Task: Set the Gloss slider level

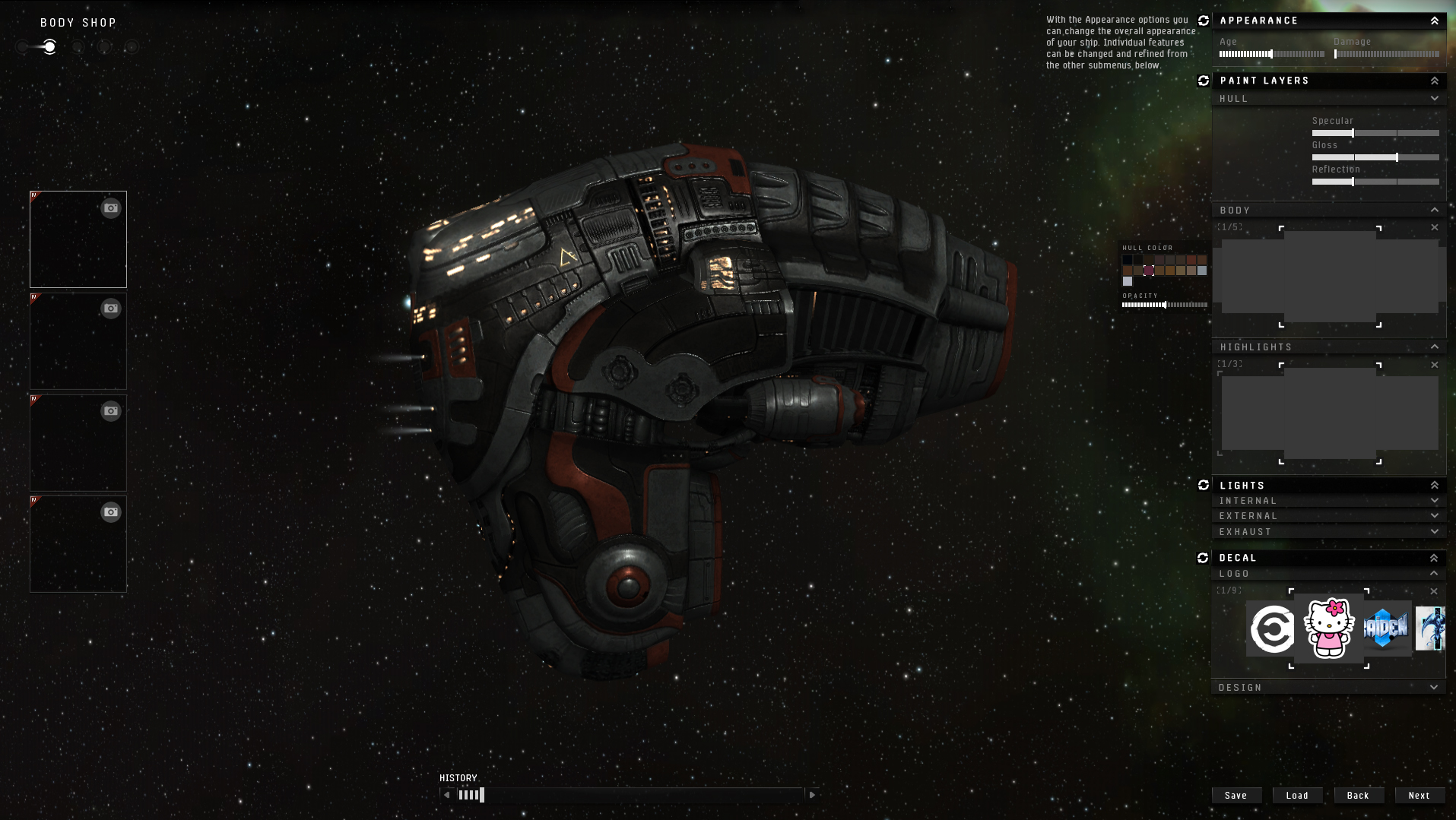Action: click(1397, 157)
